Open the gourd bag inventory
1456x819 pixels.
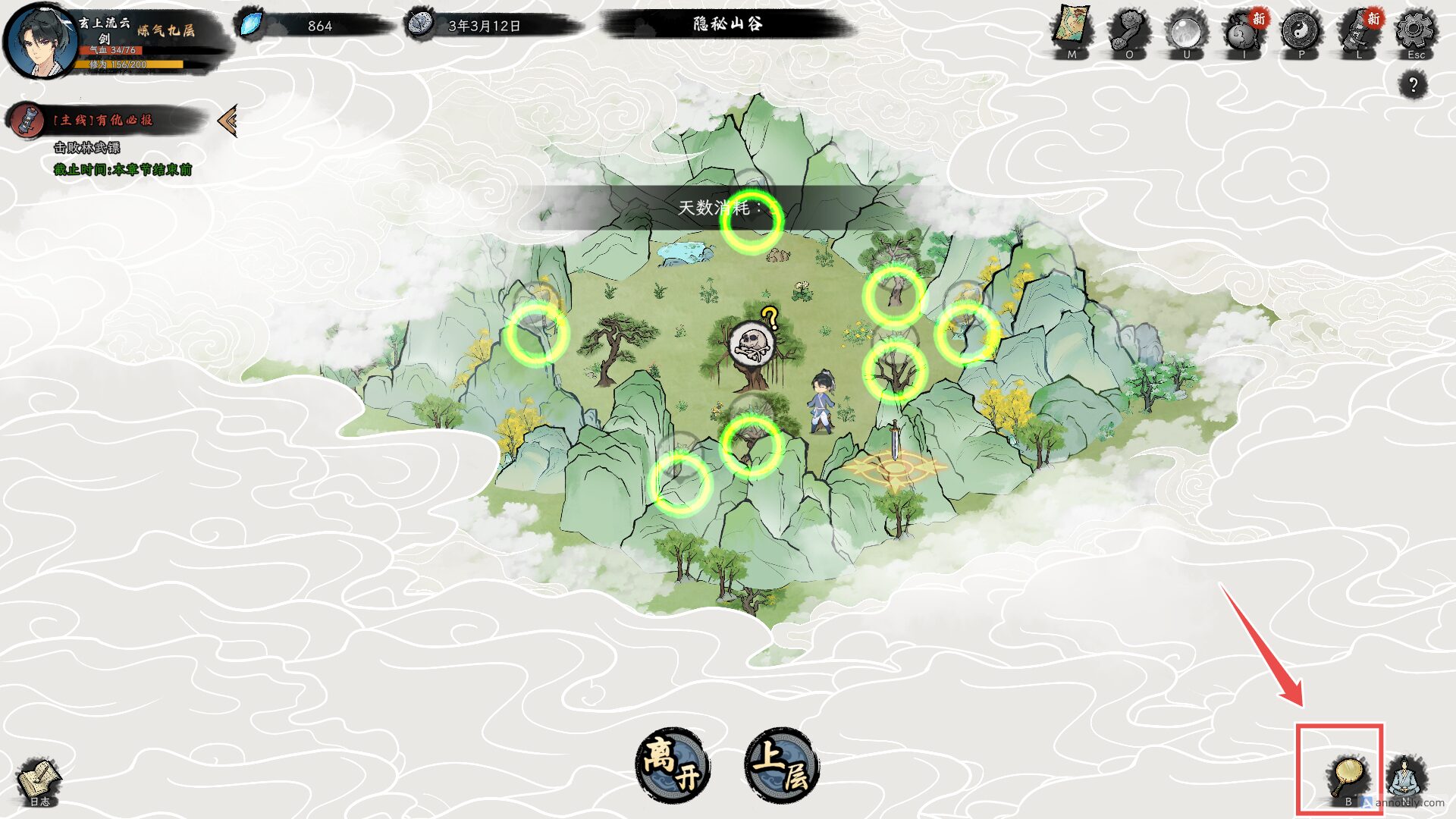[1244, 33]
